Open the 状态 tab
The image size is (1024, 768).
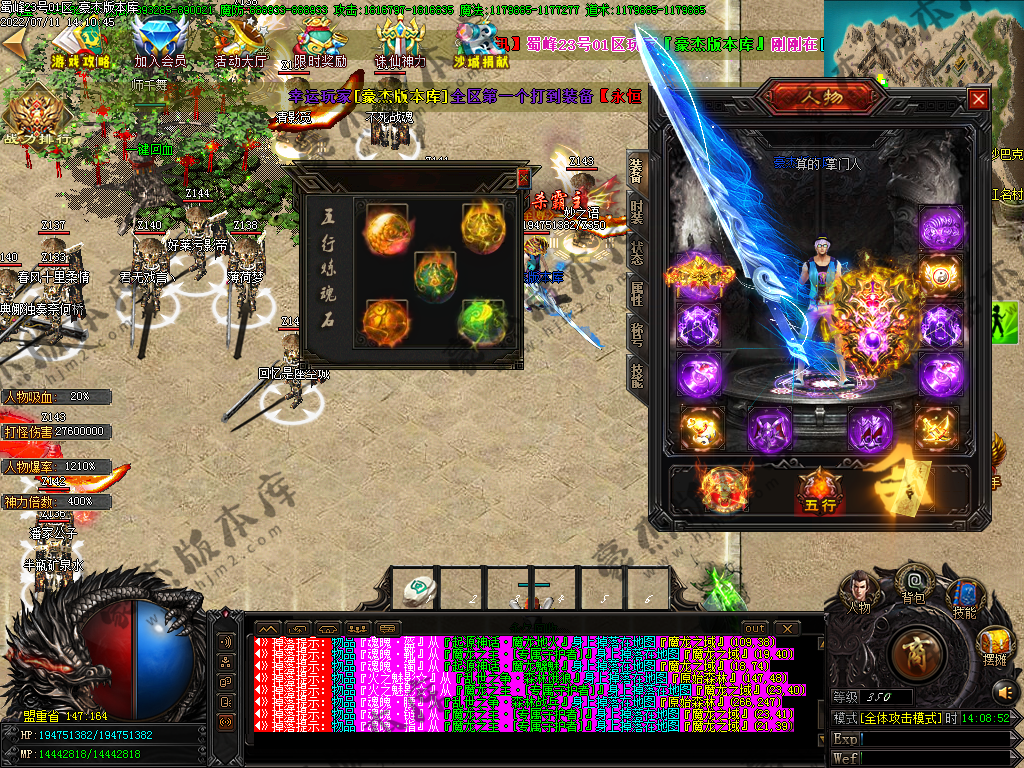point(637,251)
